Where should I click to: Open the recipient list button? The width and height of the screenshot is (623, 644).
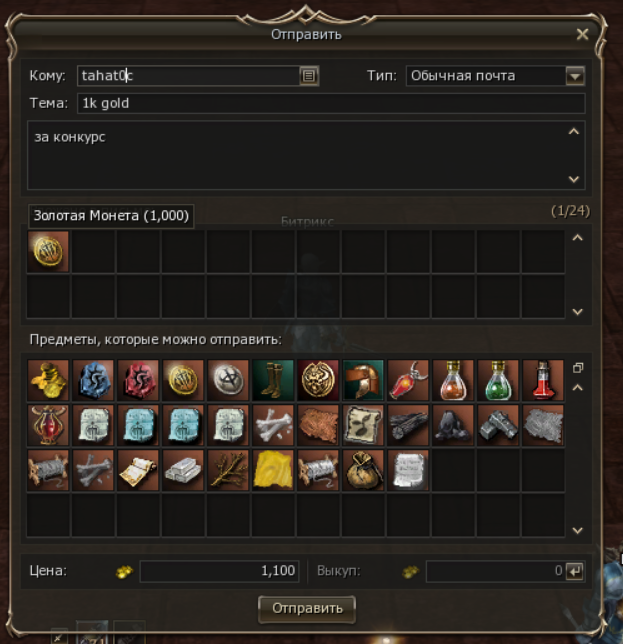click(309, 76)
